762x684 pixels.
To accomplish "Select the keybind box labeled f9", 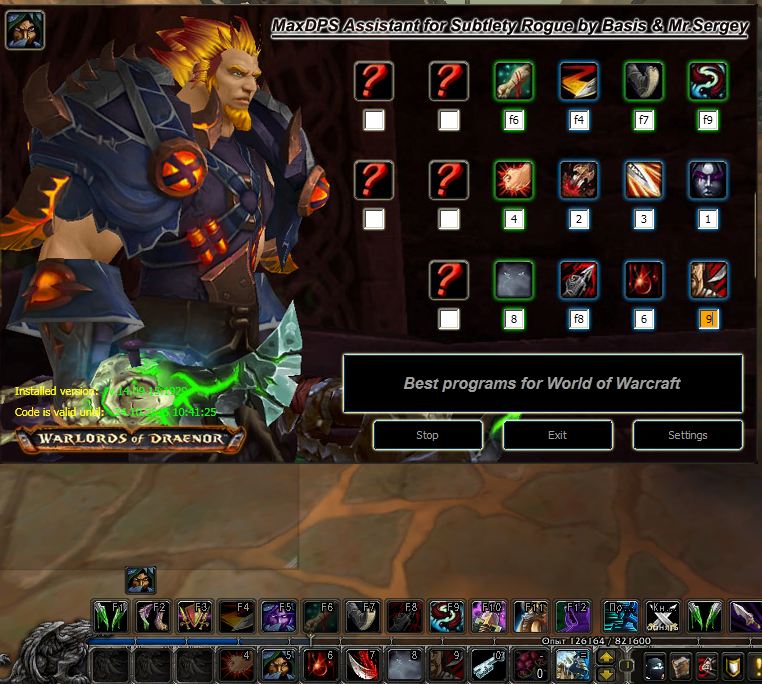I will click(708, 120).
